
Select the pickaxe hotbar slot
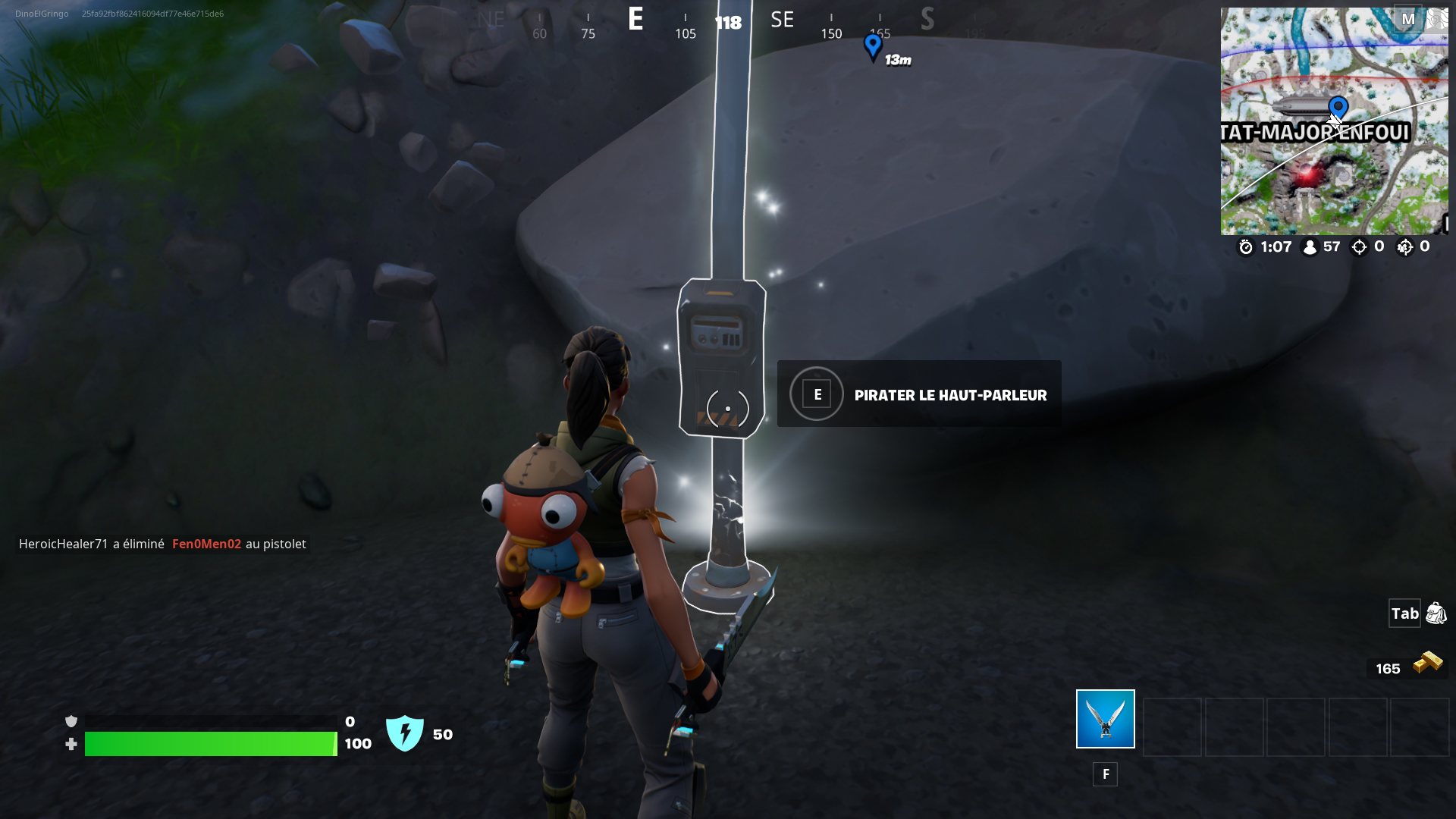[x=1105, y=719]
